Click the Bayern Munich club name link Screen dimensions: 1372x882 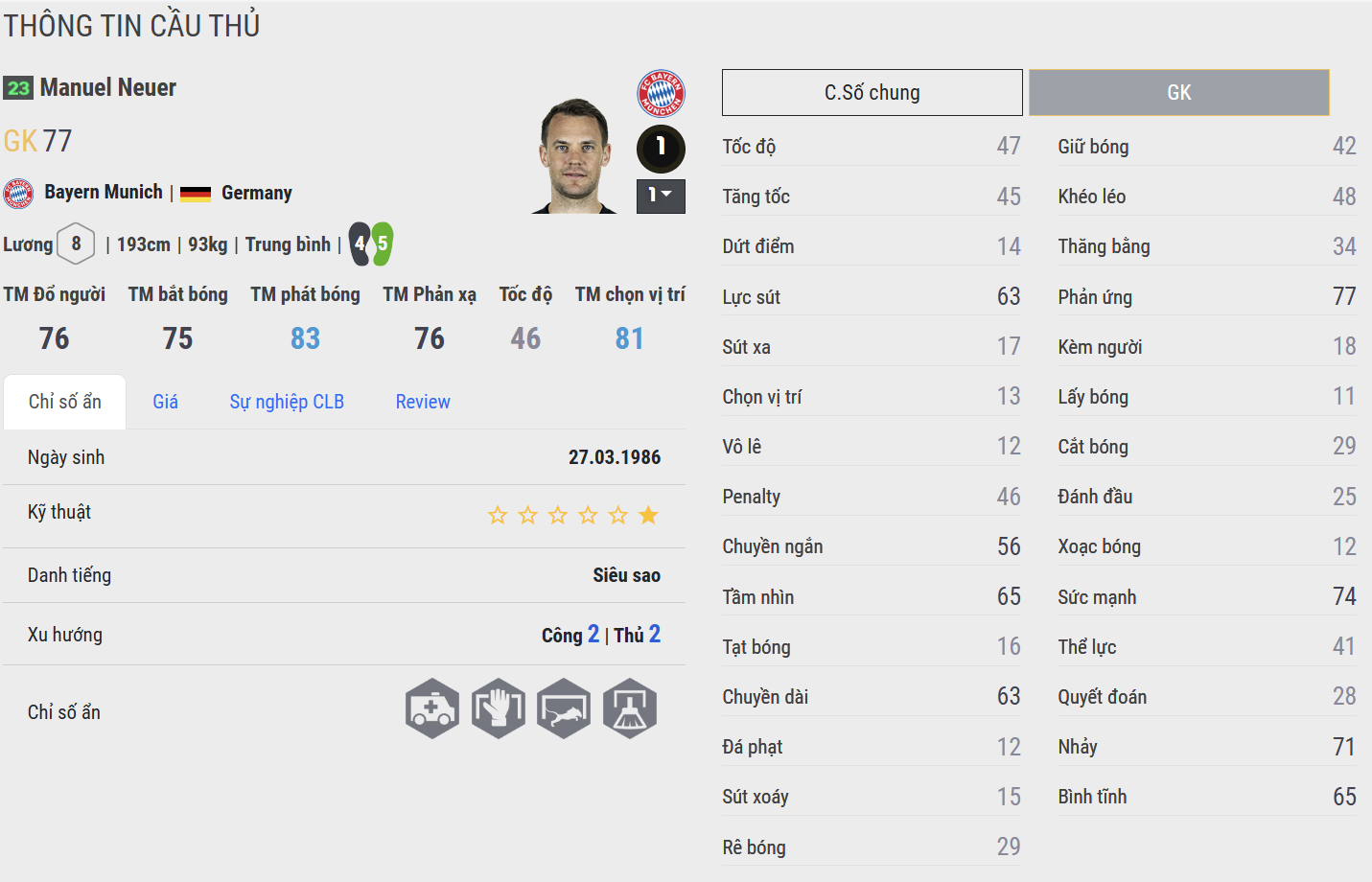click(x=104, y=192)
